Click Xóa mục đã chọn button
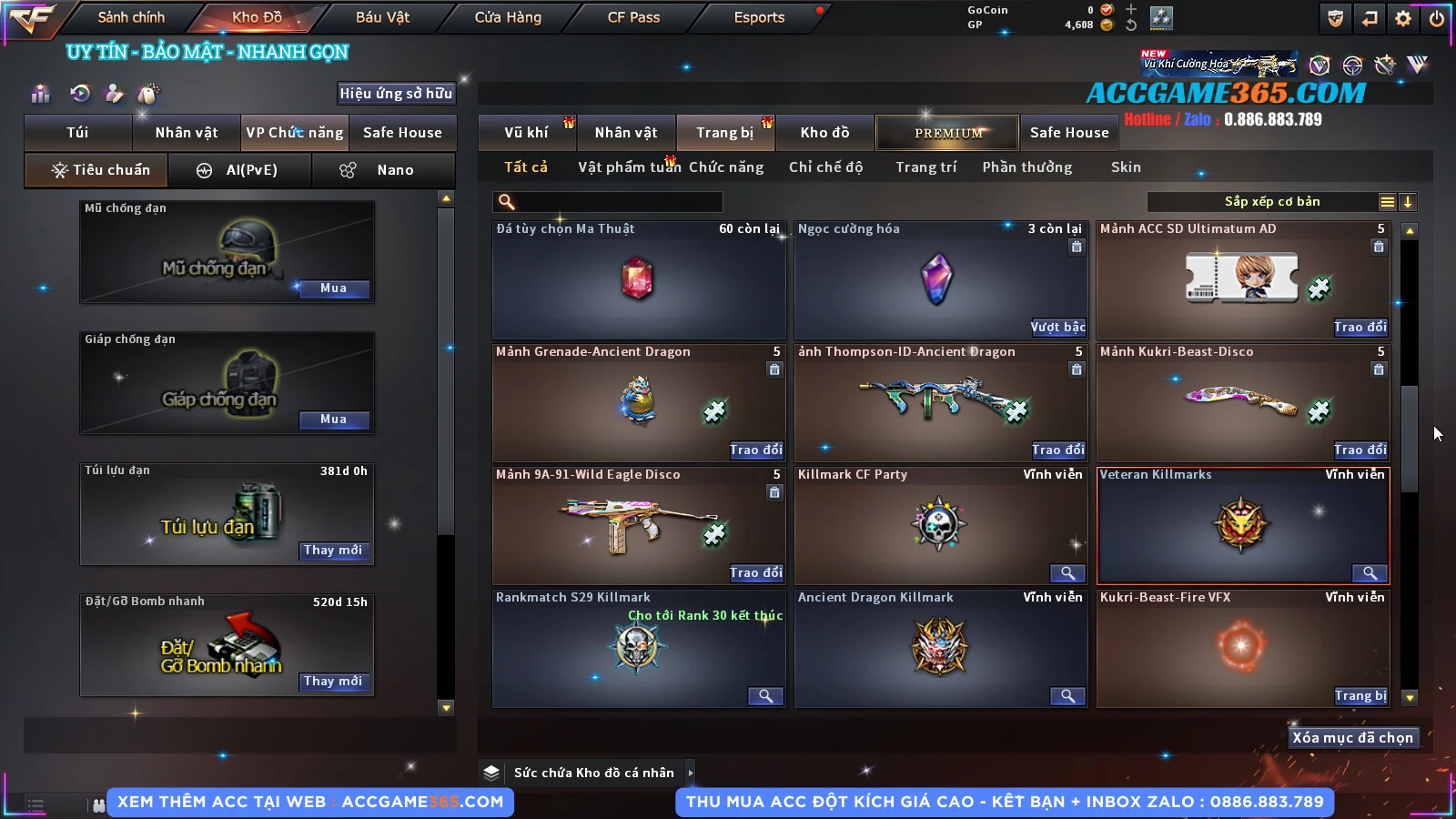1456x819 pixels. (1352, 738)
